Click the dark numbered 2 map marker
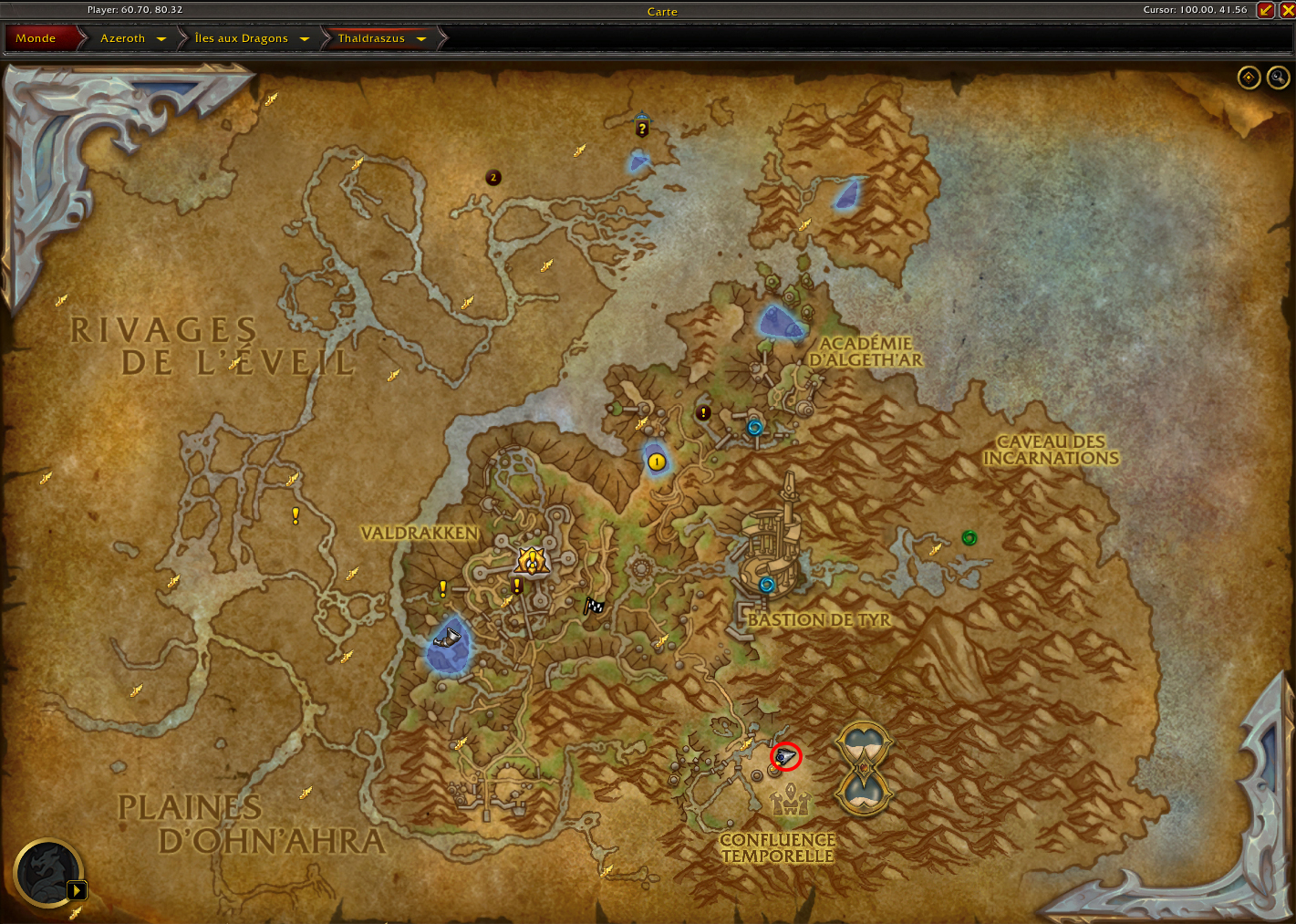The image size is (1296, 924). (493, 178)
